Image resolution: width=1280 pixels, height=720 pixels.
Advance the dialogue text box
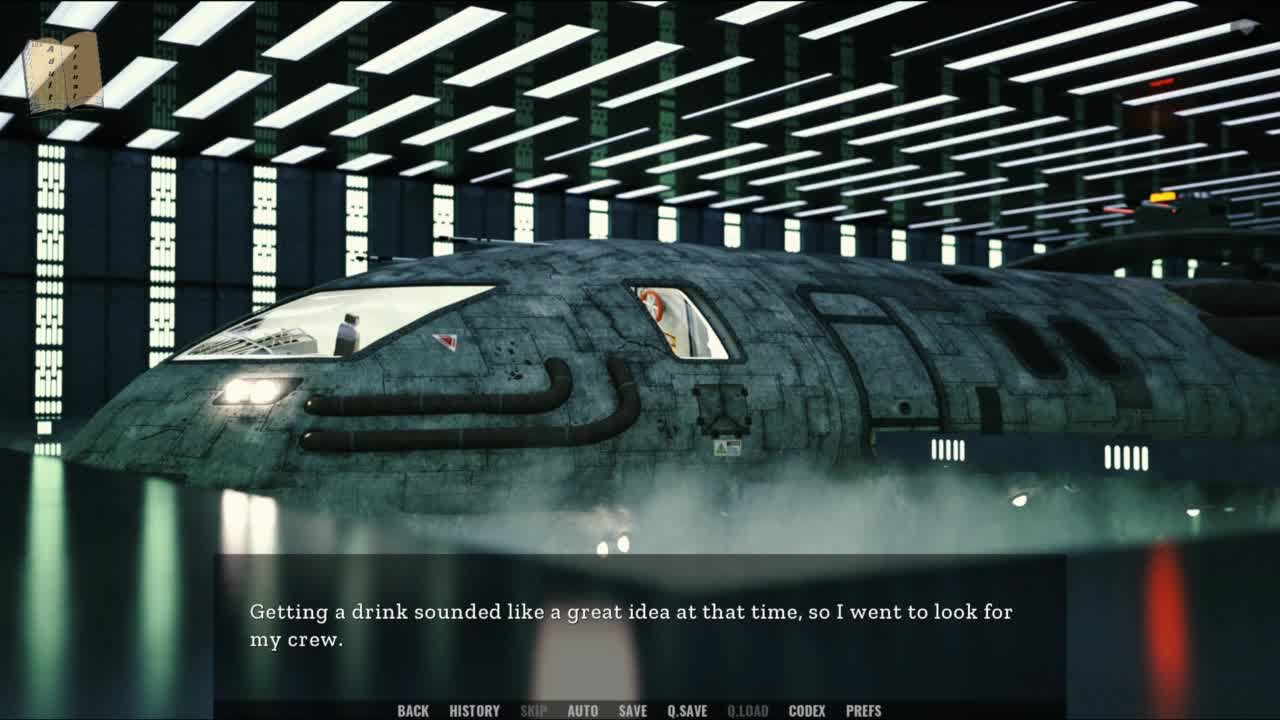point(640,625)
